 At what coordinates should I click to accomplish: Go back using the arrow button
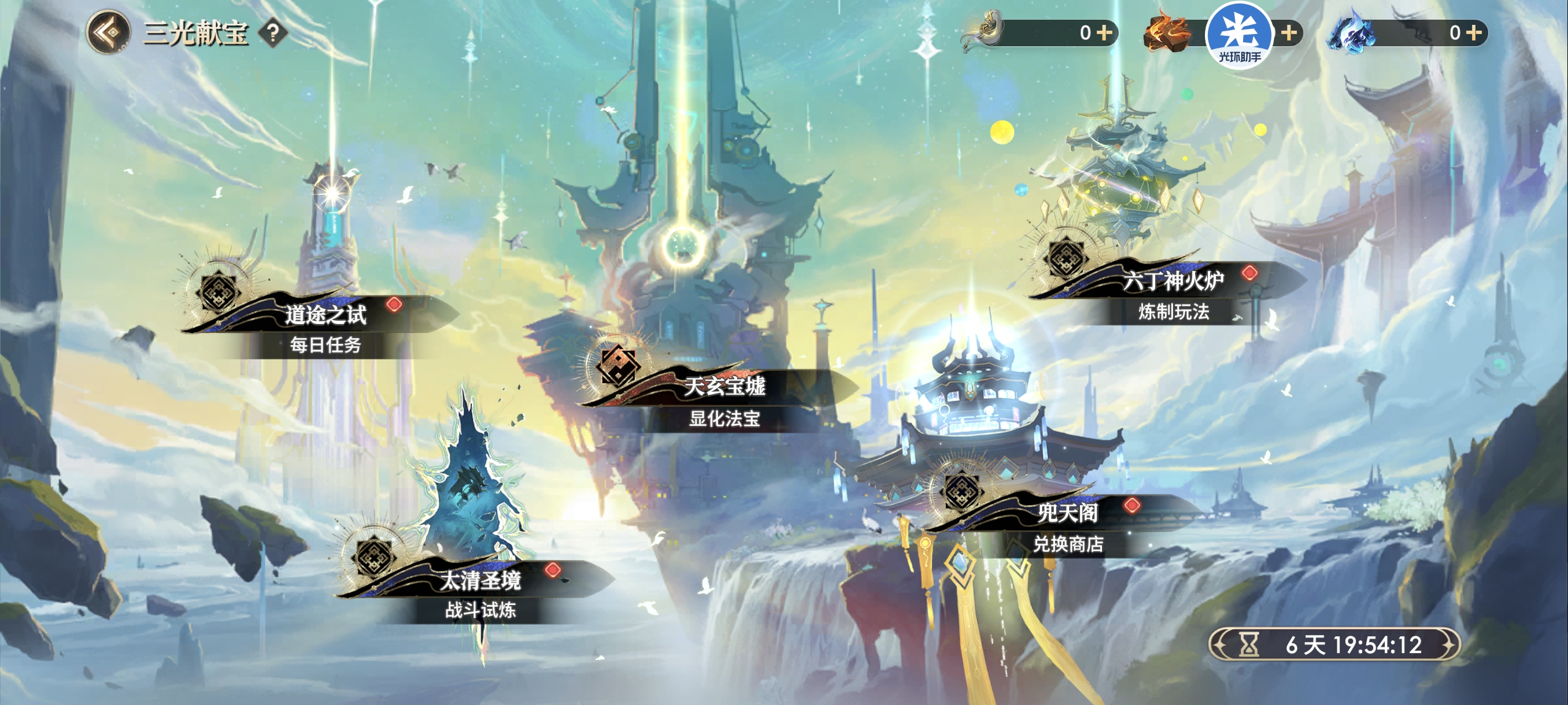(x=108, y=33)
